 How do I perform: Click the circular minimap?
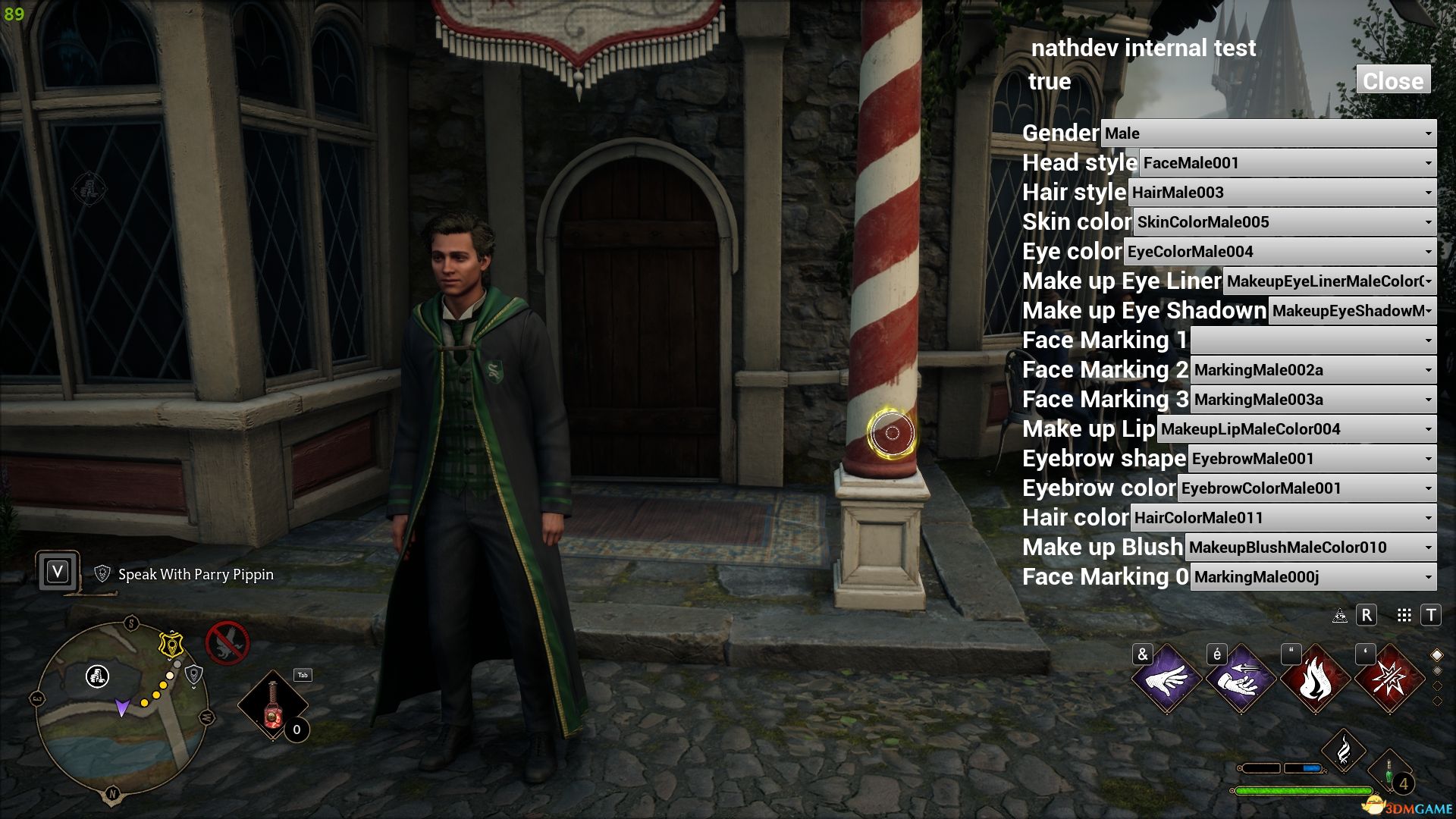121,709
